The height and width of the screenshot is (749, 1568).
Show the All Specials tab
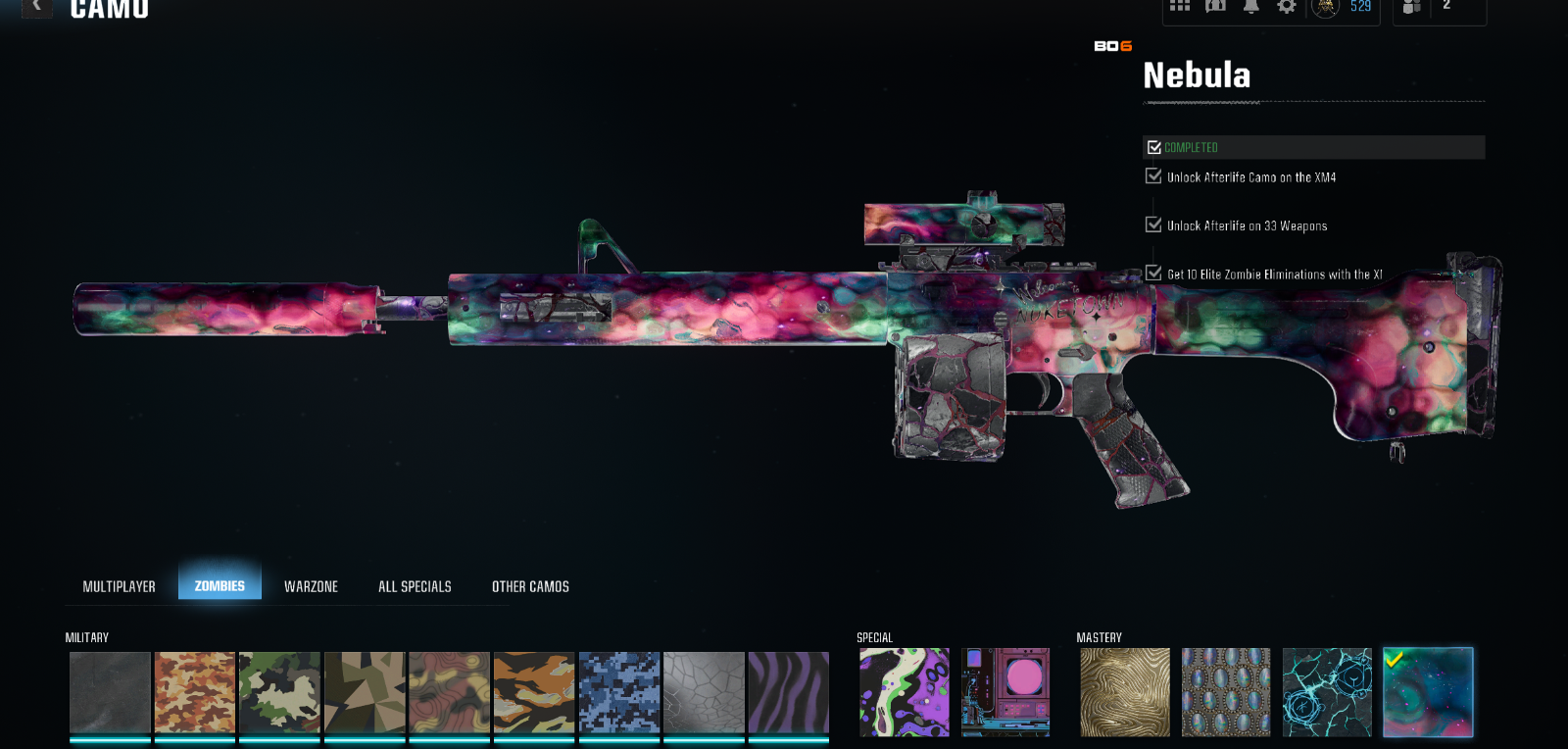pyautogui.click(x=415, y=586)
